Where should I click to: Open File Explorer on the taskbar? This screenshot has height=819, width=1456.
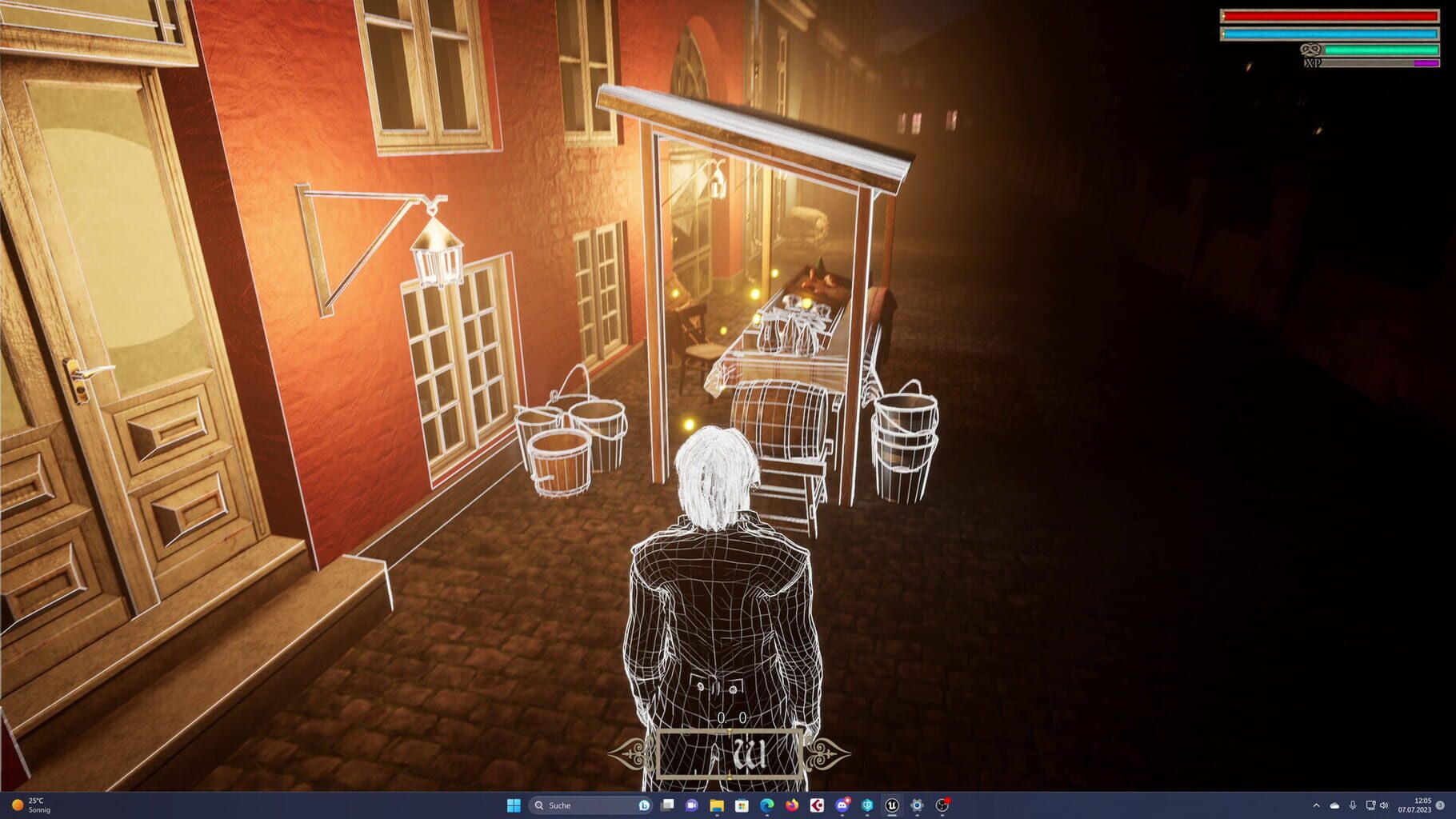pos(718,806)
